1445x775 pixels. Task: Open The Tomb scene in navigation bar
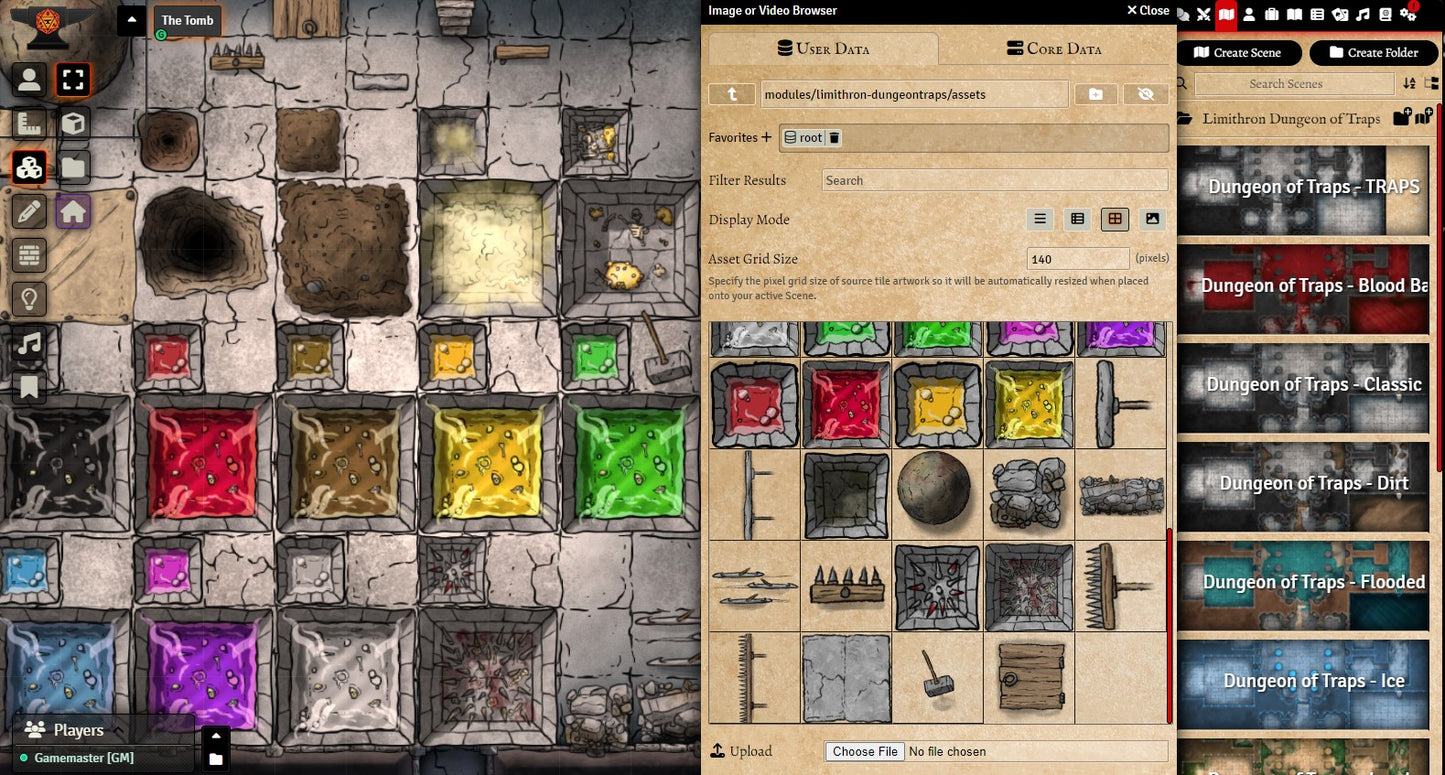tap(187, 20)
